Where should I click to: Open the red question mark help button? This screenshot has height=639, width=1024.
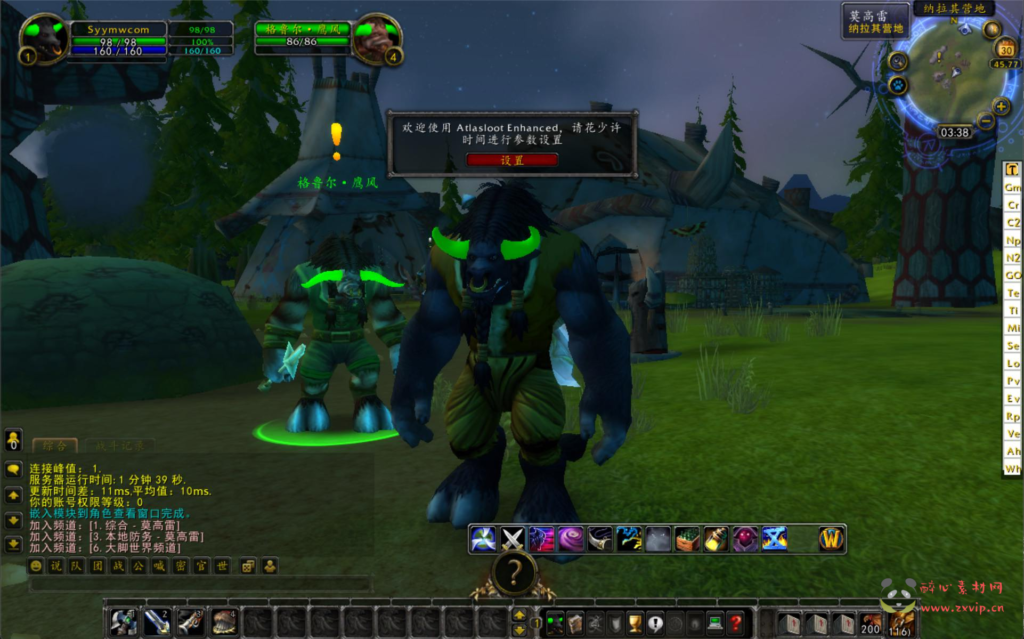735,622
